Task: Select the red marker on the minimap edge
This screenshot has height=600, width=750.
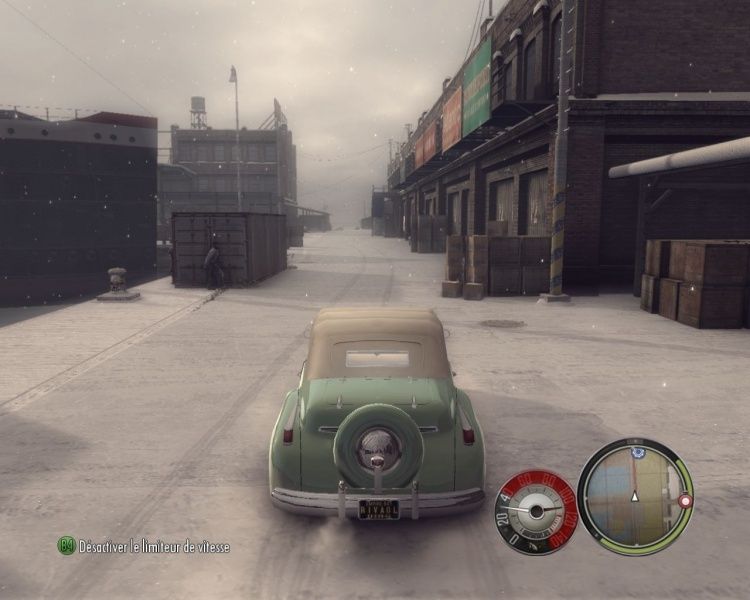Action: pyautogui.click(x=685, y=500)
